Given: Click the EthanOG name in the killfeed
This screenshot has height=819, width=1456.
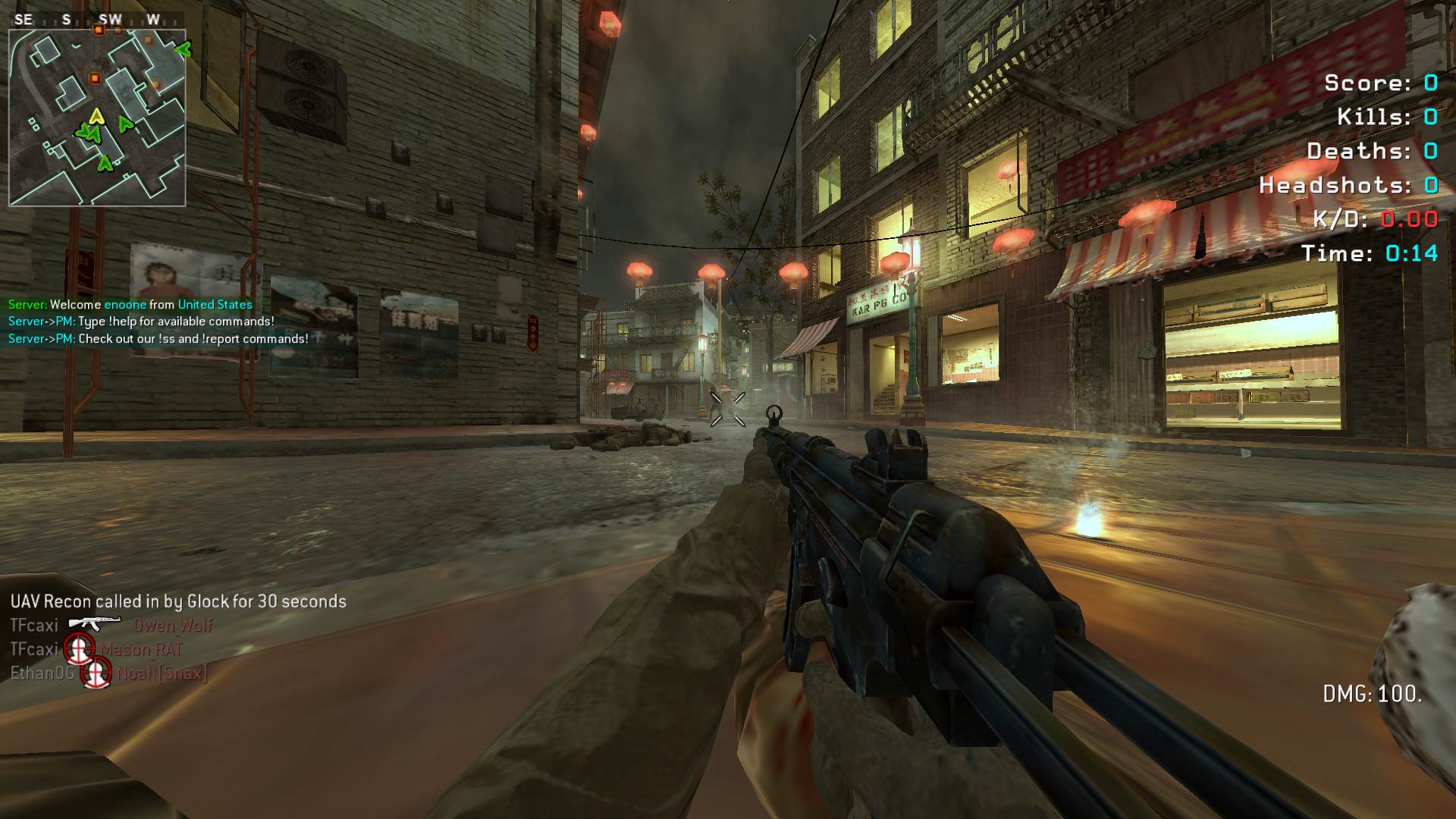Looking at the screenshot, I should coord(42,673).
